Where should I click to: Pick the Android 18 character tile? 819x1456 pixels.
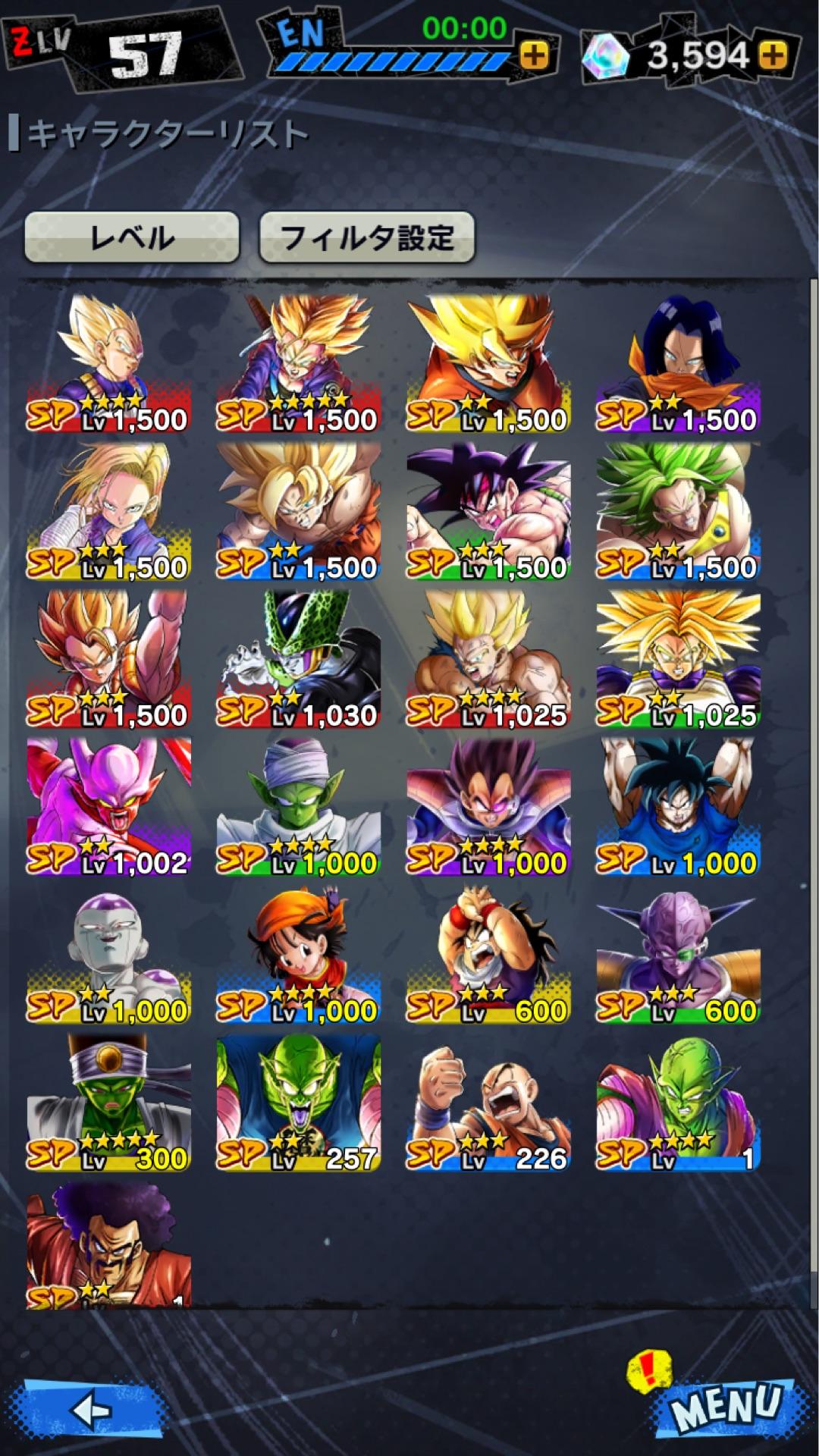coord(109,512)
